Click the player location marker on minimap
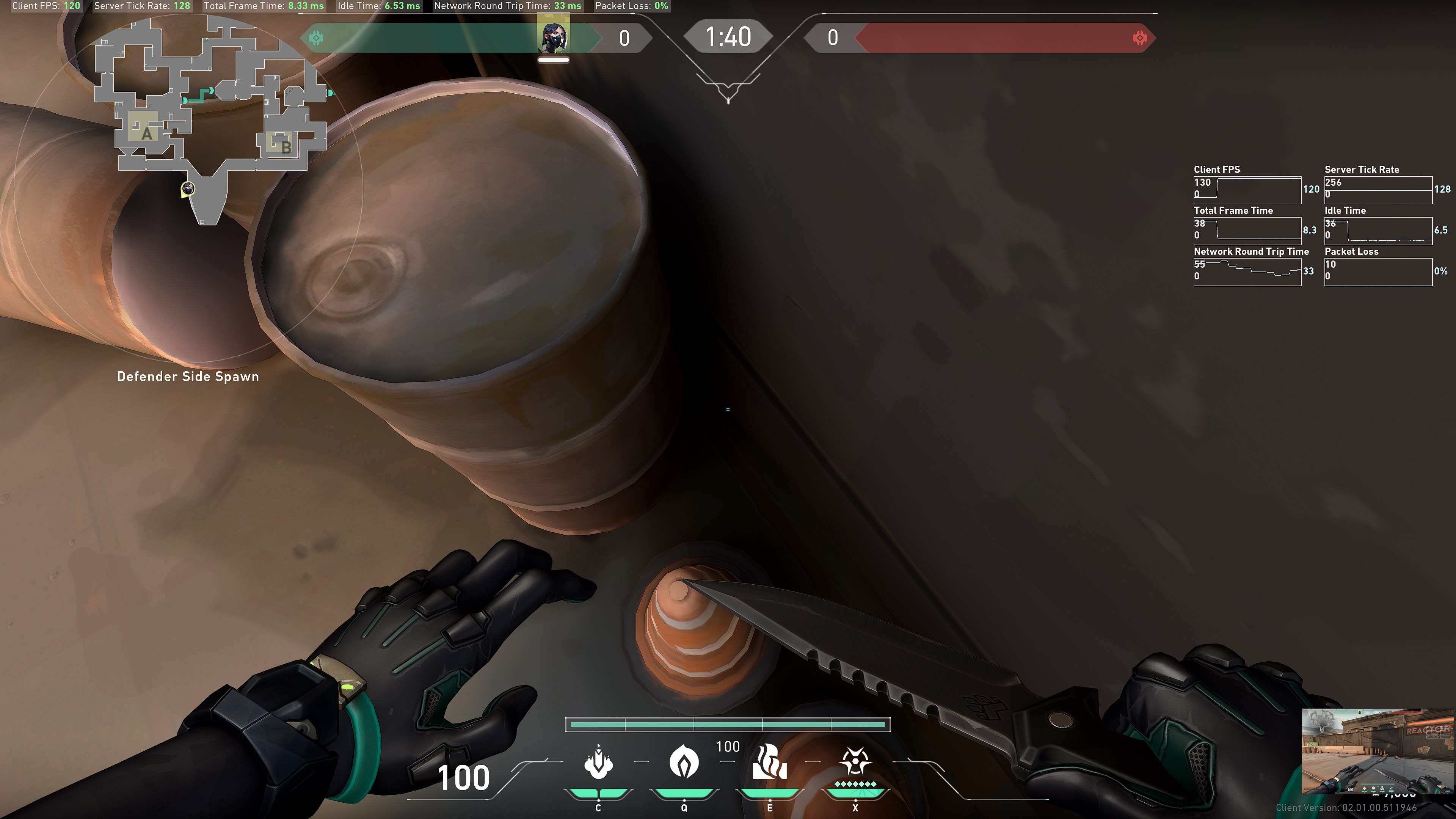1456x819 pixels. (x=188, y=189)
